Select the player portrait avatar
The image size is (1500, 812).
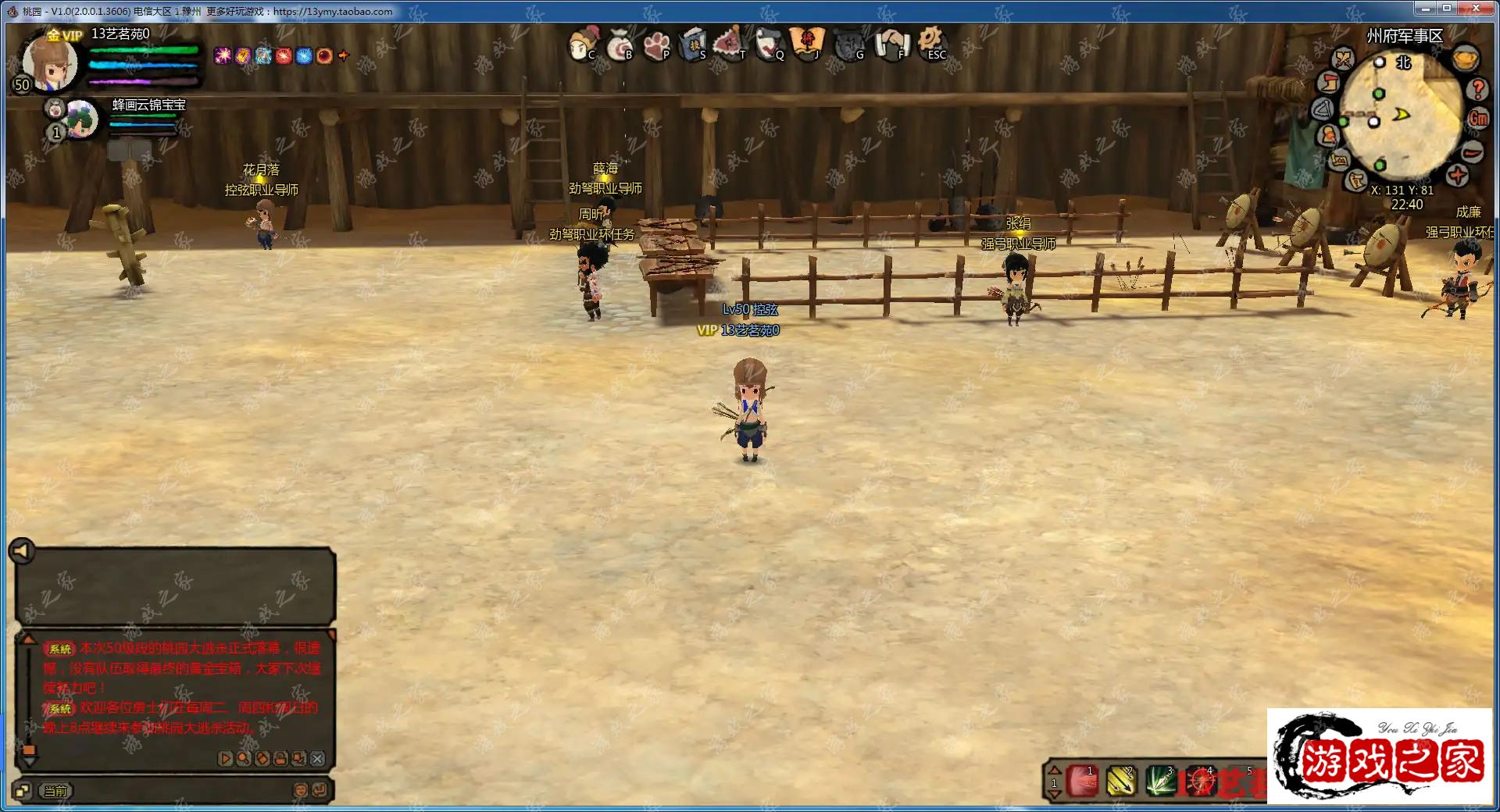click(50, 62)
